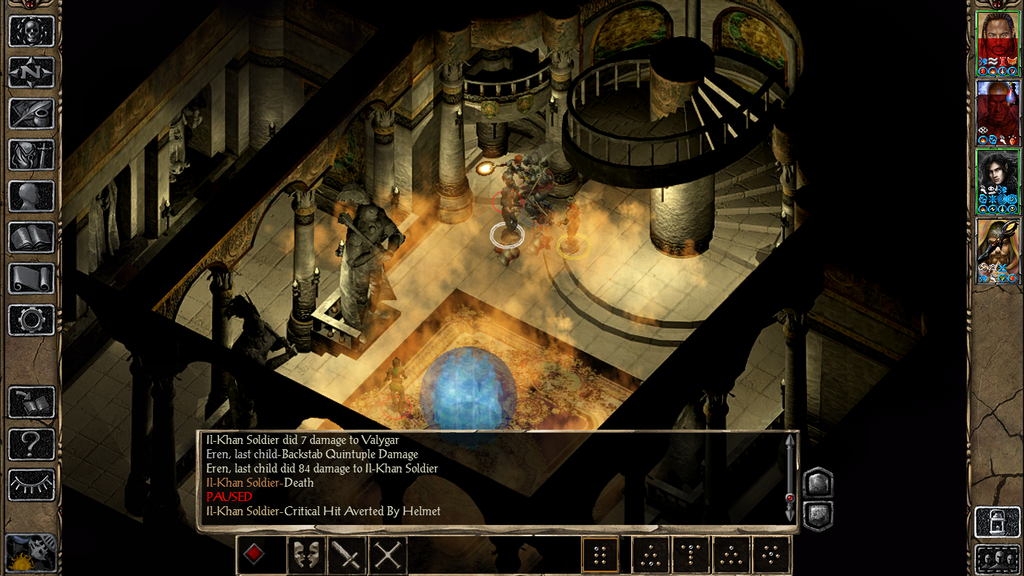Click the question mark help button

coord(31,443)
